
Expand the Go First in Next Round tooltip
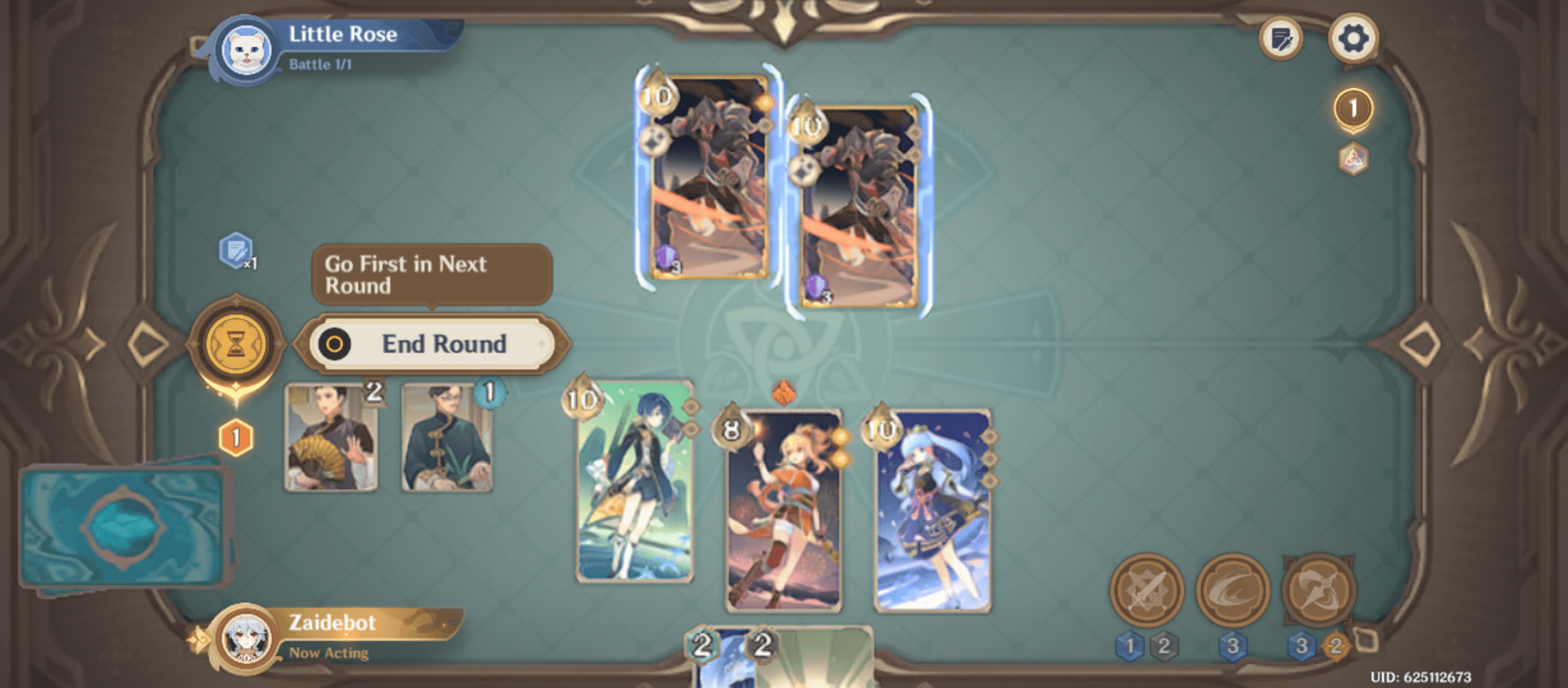point(432,274)
